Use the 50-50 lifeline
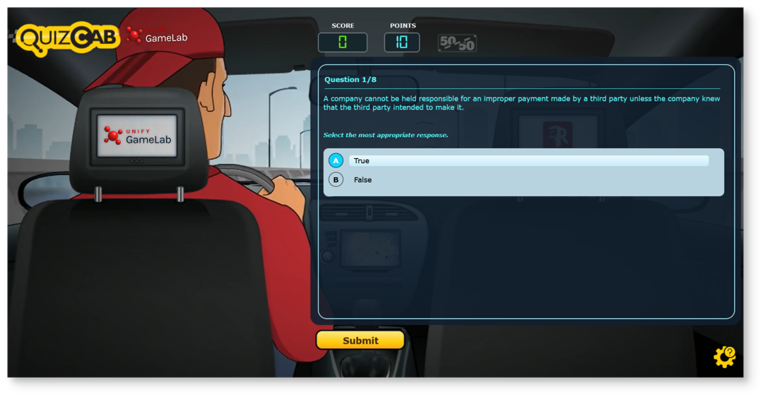Image resolution: width=771 pixels, height=405 pixels. click(x=457, y=43)
